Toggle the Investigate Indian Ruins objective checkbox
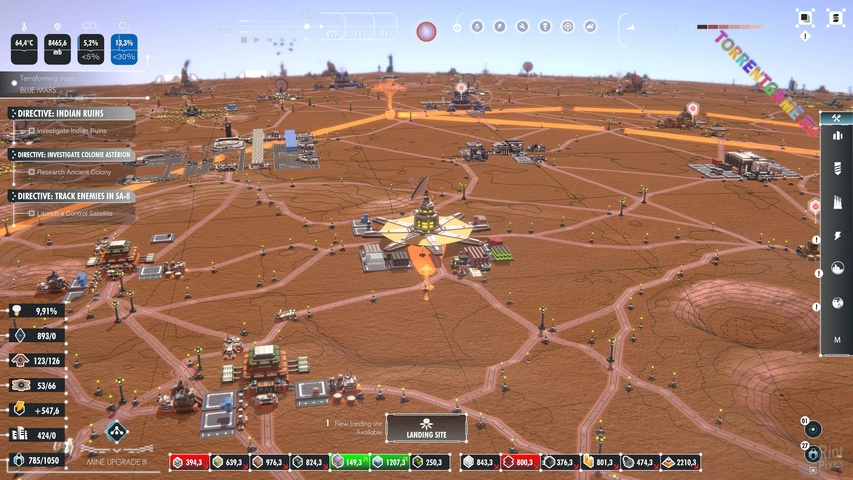This screenshot has height=480, width=853. [32, 131]
